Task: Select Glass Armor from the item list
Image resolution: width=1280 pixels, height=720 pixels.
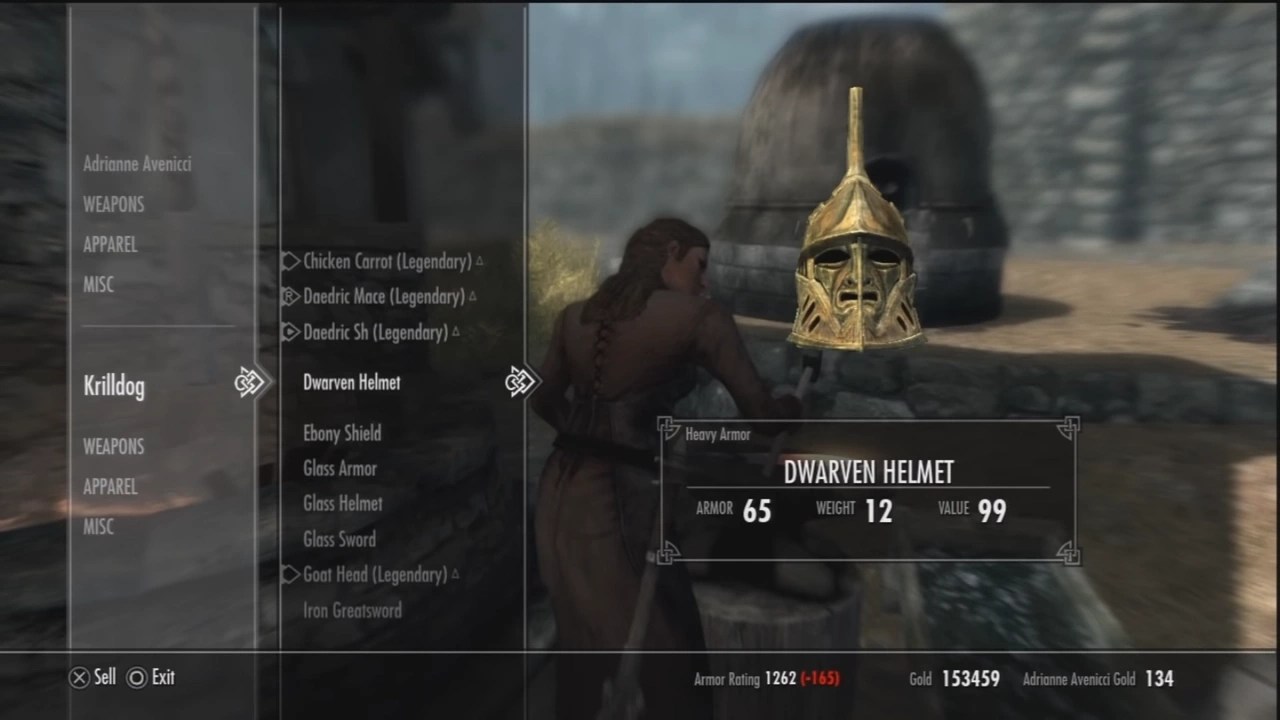Action: (339, 468)
